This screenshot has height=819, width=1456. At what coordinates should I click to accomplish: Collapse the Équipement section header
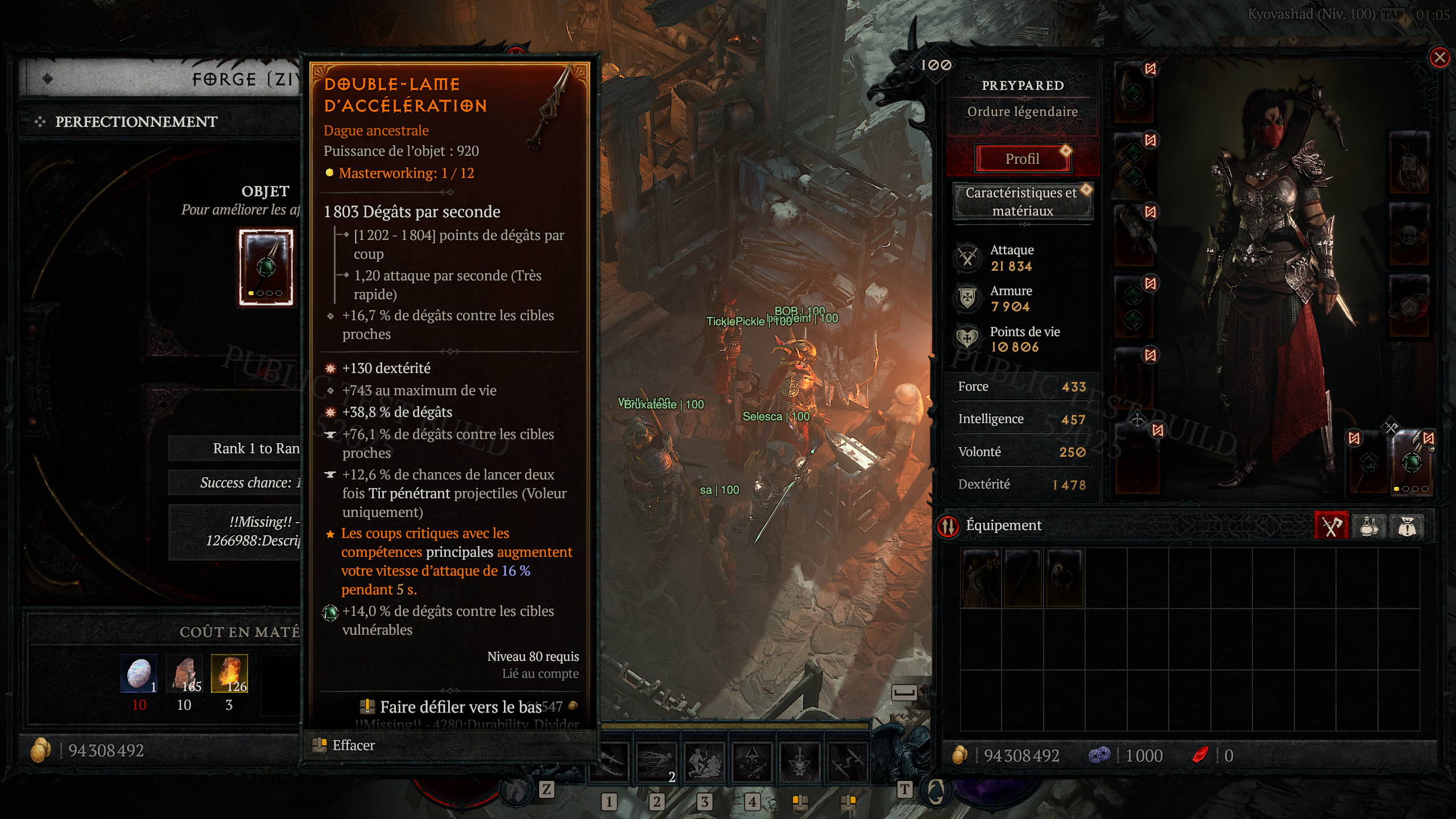tap(1004, 525)
